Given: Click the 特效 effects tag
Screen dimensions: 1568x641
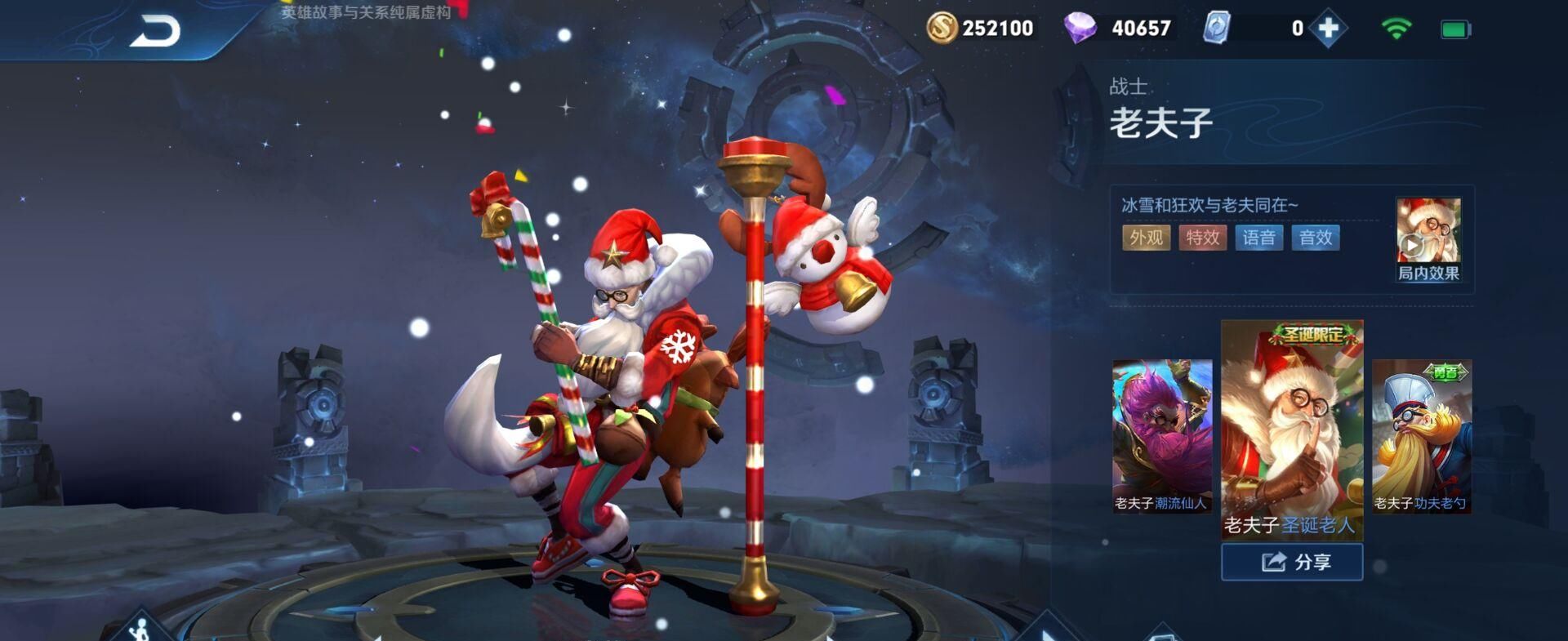Looking at the screenshot, I should click(x=1202, y=238).
